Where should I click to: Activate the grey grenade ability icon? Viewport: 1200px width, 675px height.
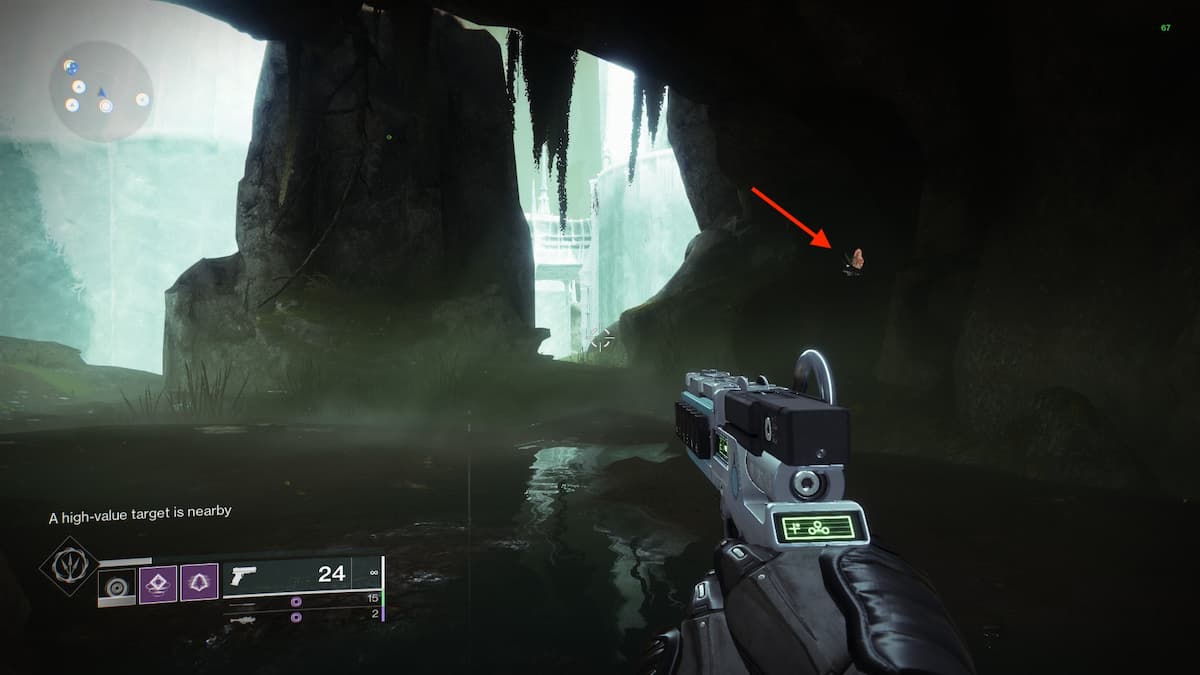click(x=116, y=586)
